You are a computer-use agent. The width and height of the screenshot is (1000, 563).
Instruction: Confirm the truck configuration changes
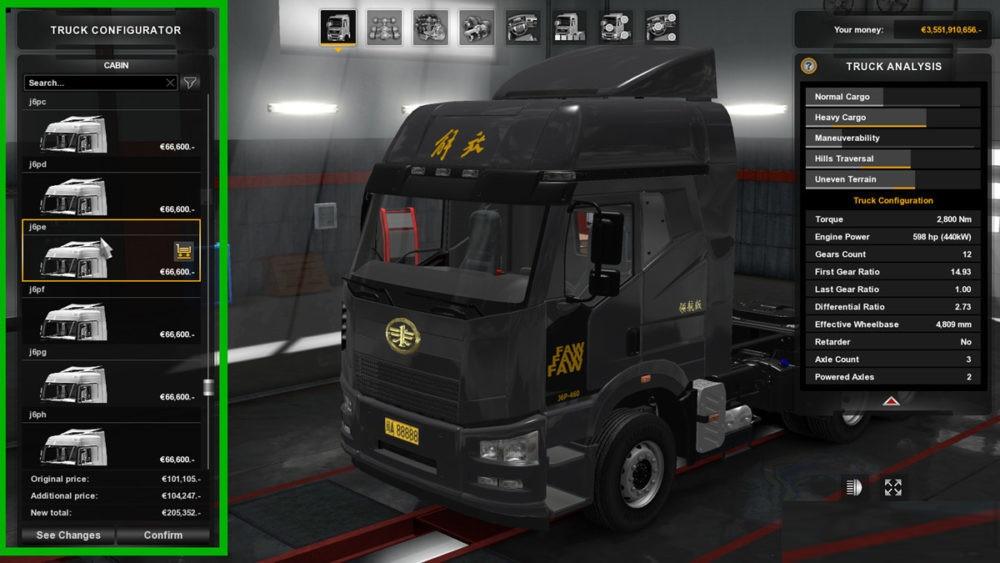[x=163, y=535]
